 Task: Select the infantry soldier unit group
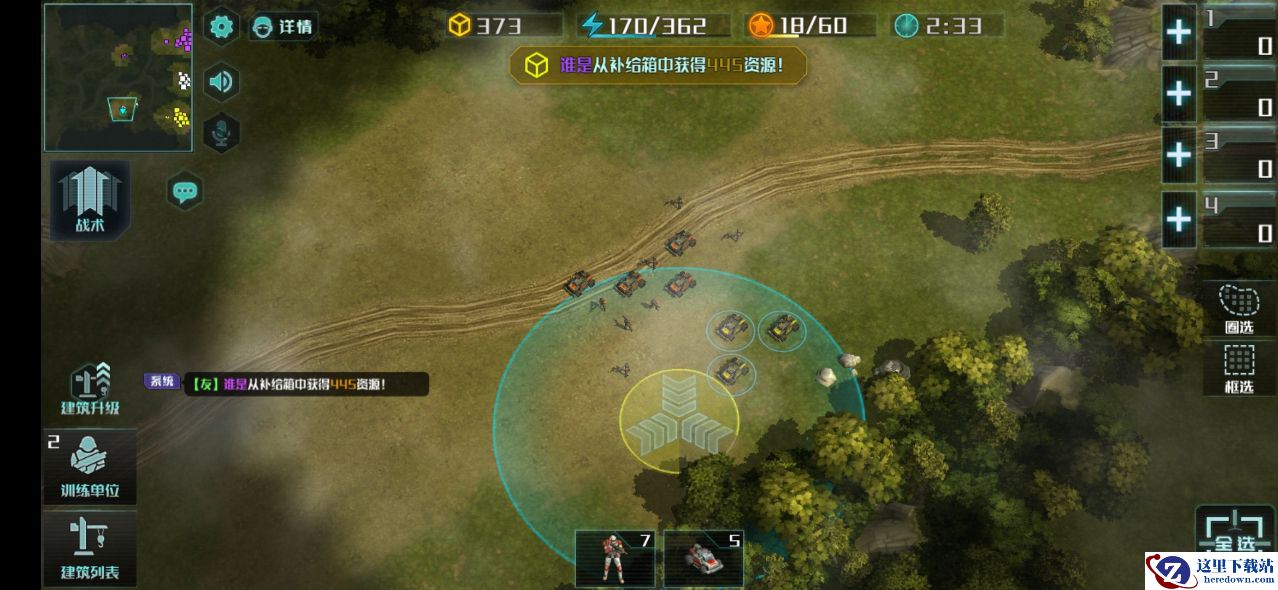(x=615, y=558)
